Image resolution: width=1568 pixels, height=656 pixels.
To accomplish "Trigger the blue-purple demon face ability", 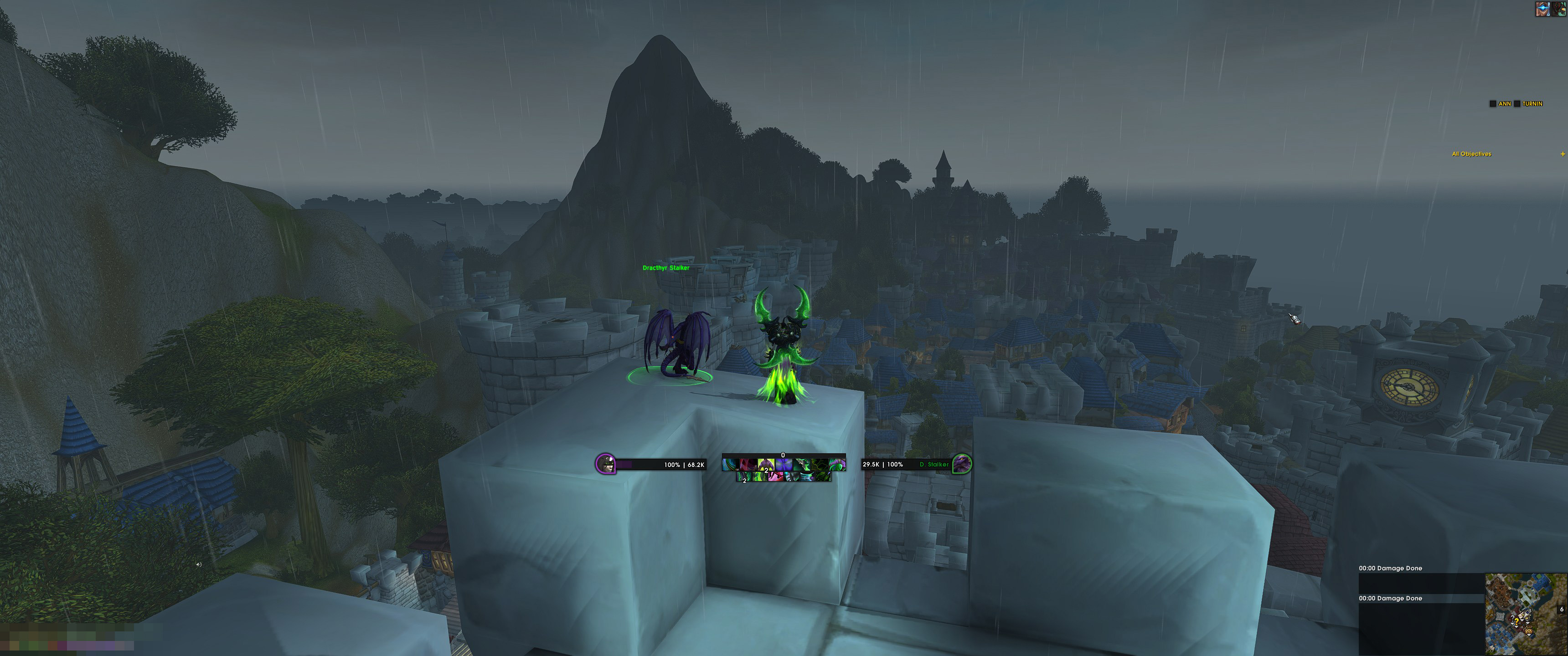I will tap(784, 465).
